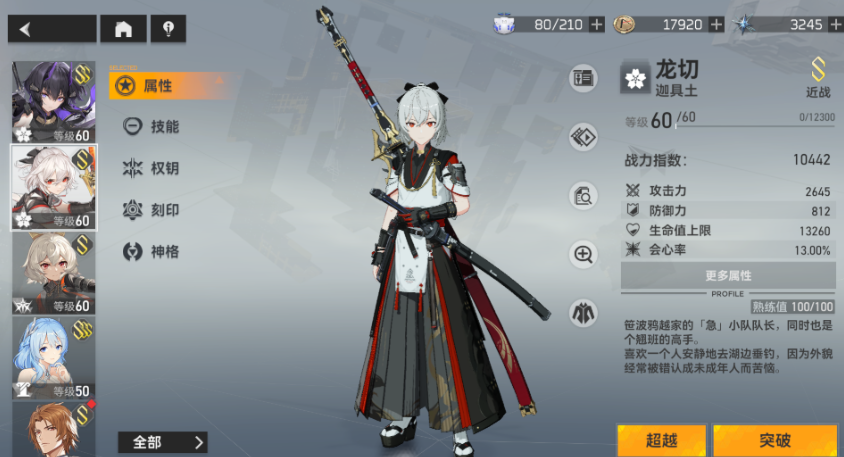The height and width of the screenshot is (457, 844).
Task: Choose the blue-haired level 50 character
Action: [52, 357]
